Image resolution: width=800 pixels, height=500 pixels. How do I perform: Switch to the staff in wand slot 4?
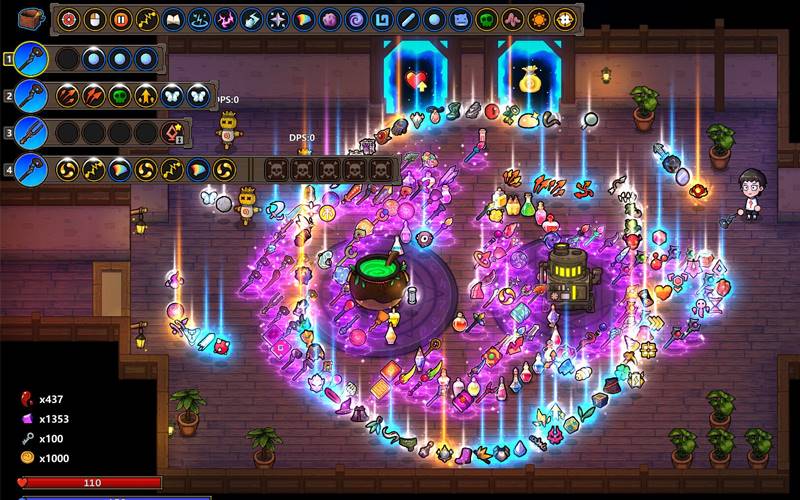pyautogui.click(x=30, y=169)
